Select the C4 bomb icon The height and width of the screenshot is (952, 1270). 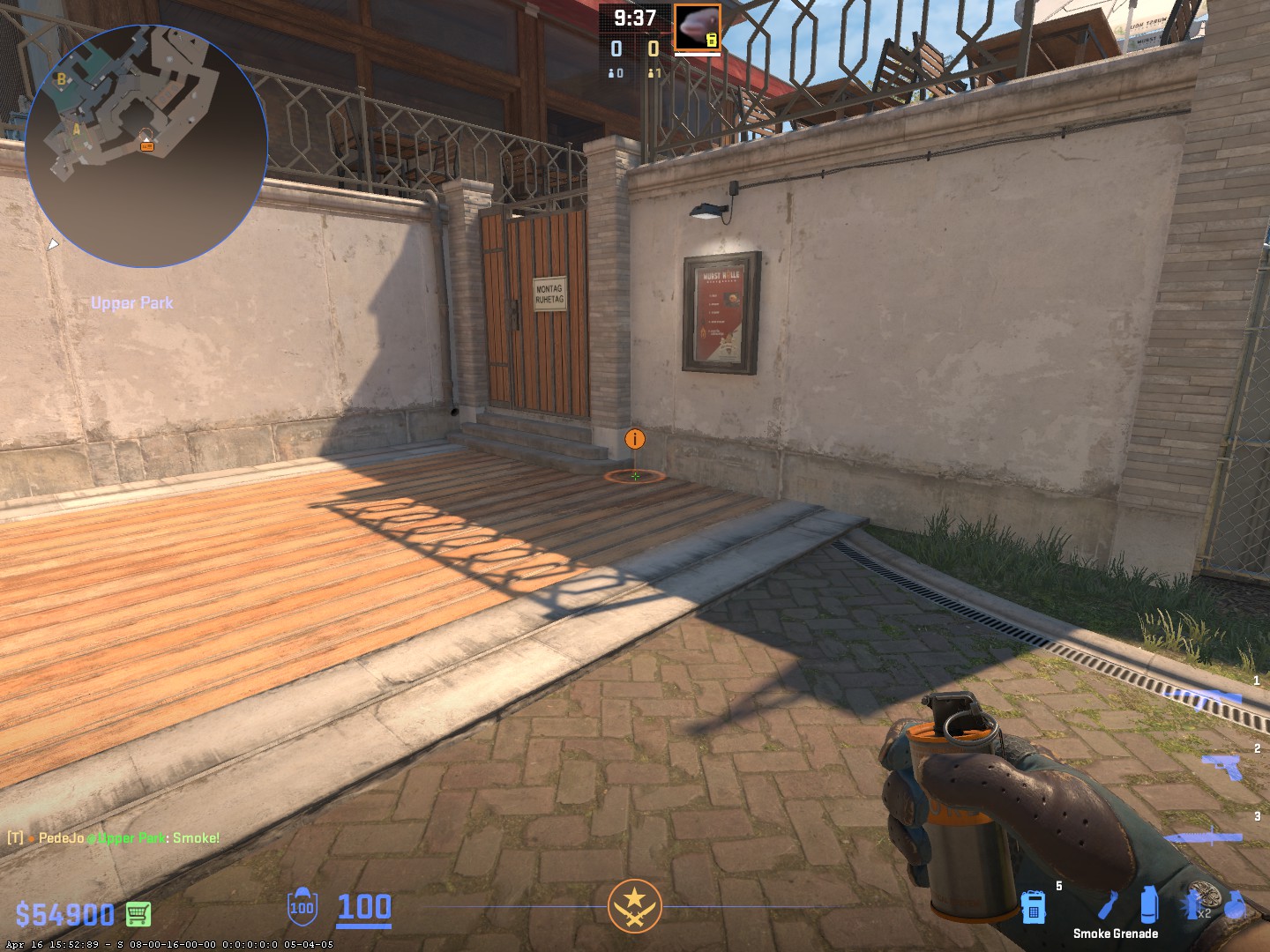coord(1033,907)
